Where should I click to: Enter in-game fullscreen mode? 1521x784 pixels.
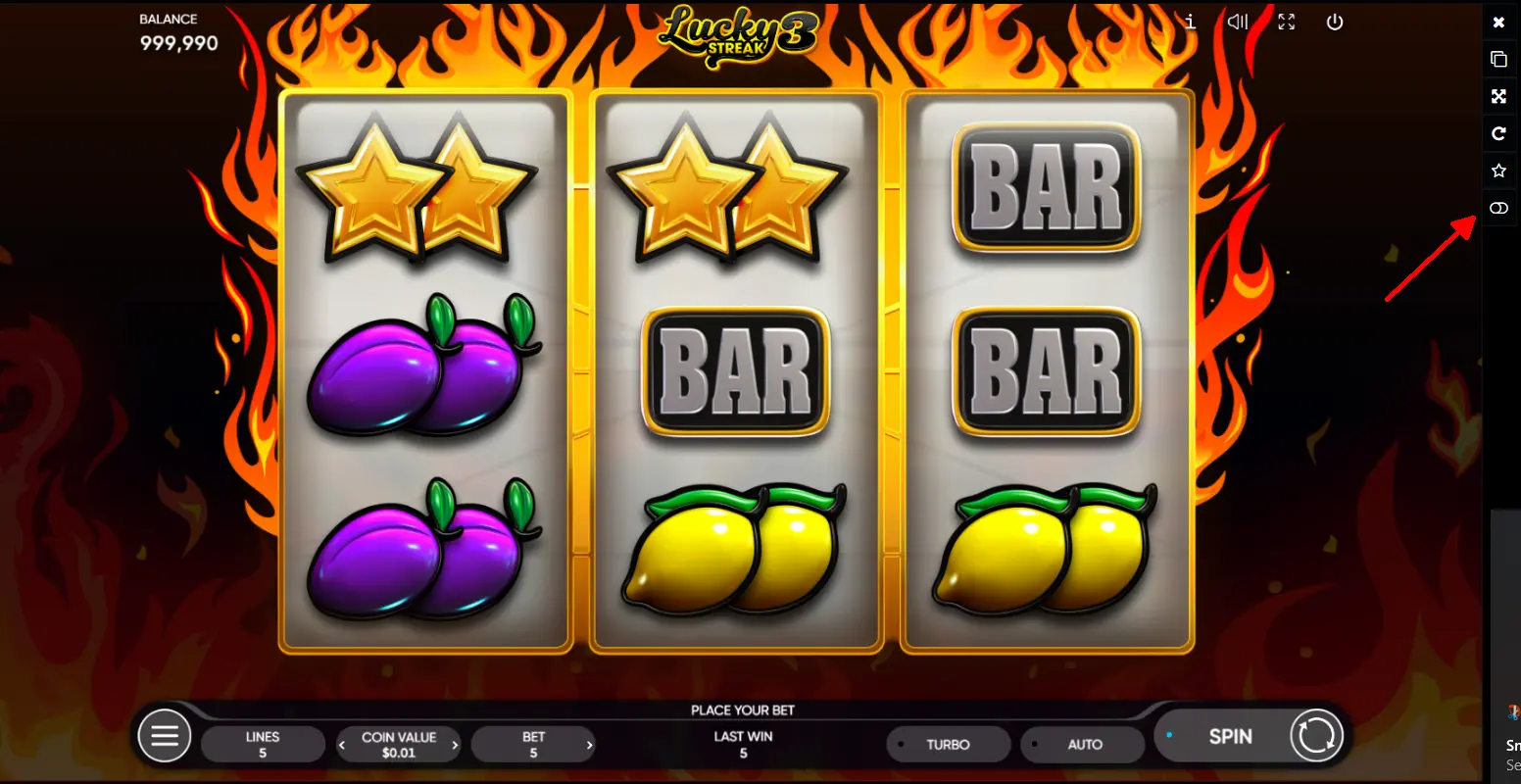click(x=1286, y=22)
